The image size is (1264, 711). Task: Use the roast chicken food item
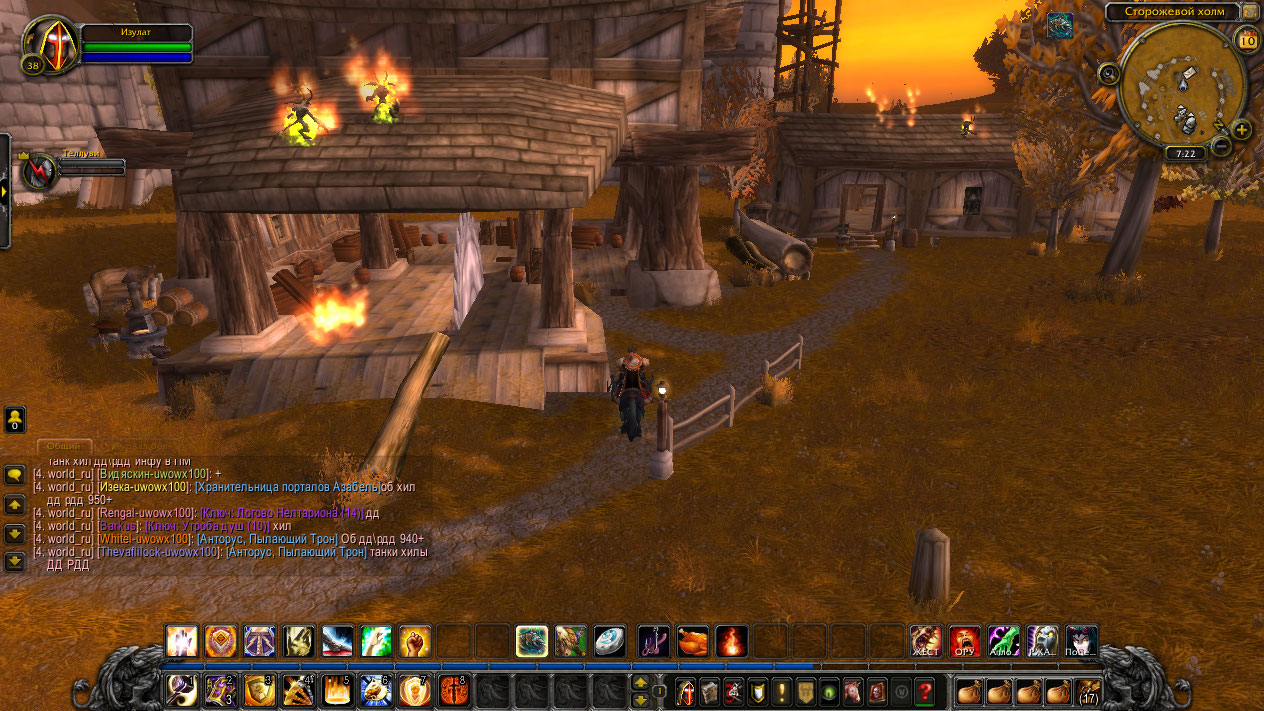(692, 641)
